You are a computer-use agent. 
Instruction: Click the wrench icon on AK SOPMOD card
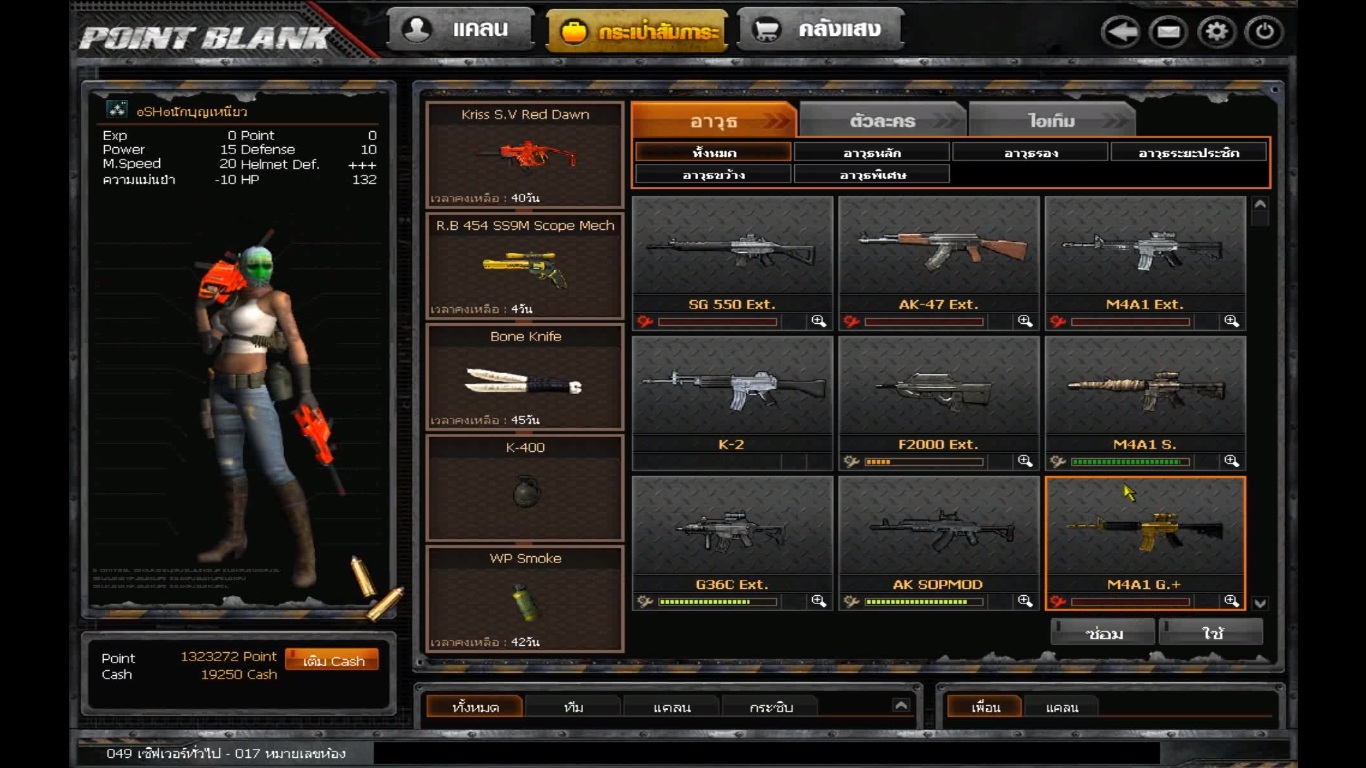click(851, 601)
